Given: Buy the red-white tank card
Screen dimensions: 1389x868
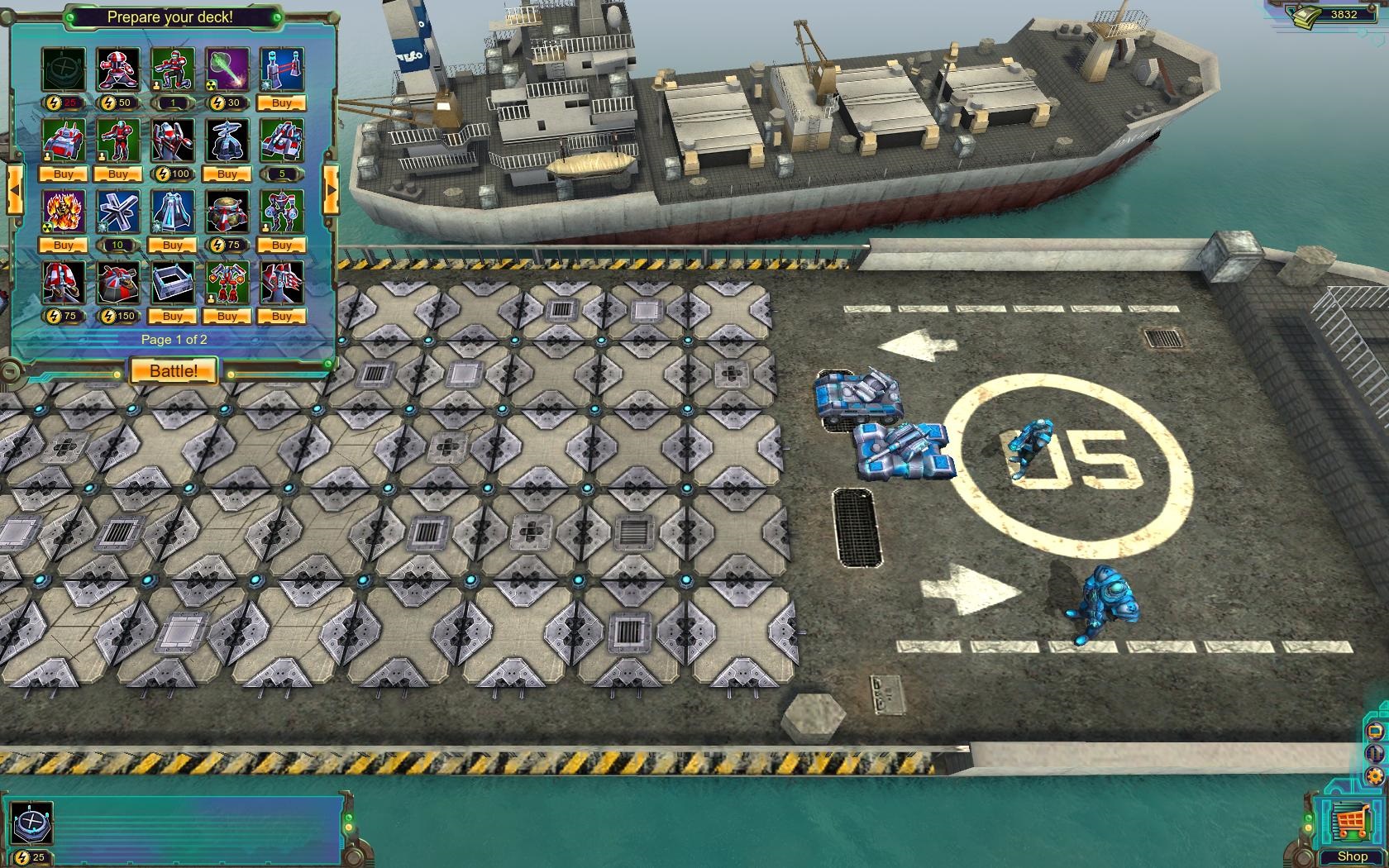Looking at the screenshot, I should [64, 174].
